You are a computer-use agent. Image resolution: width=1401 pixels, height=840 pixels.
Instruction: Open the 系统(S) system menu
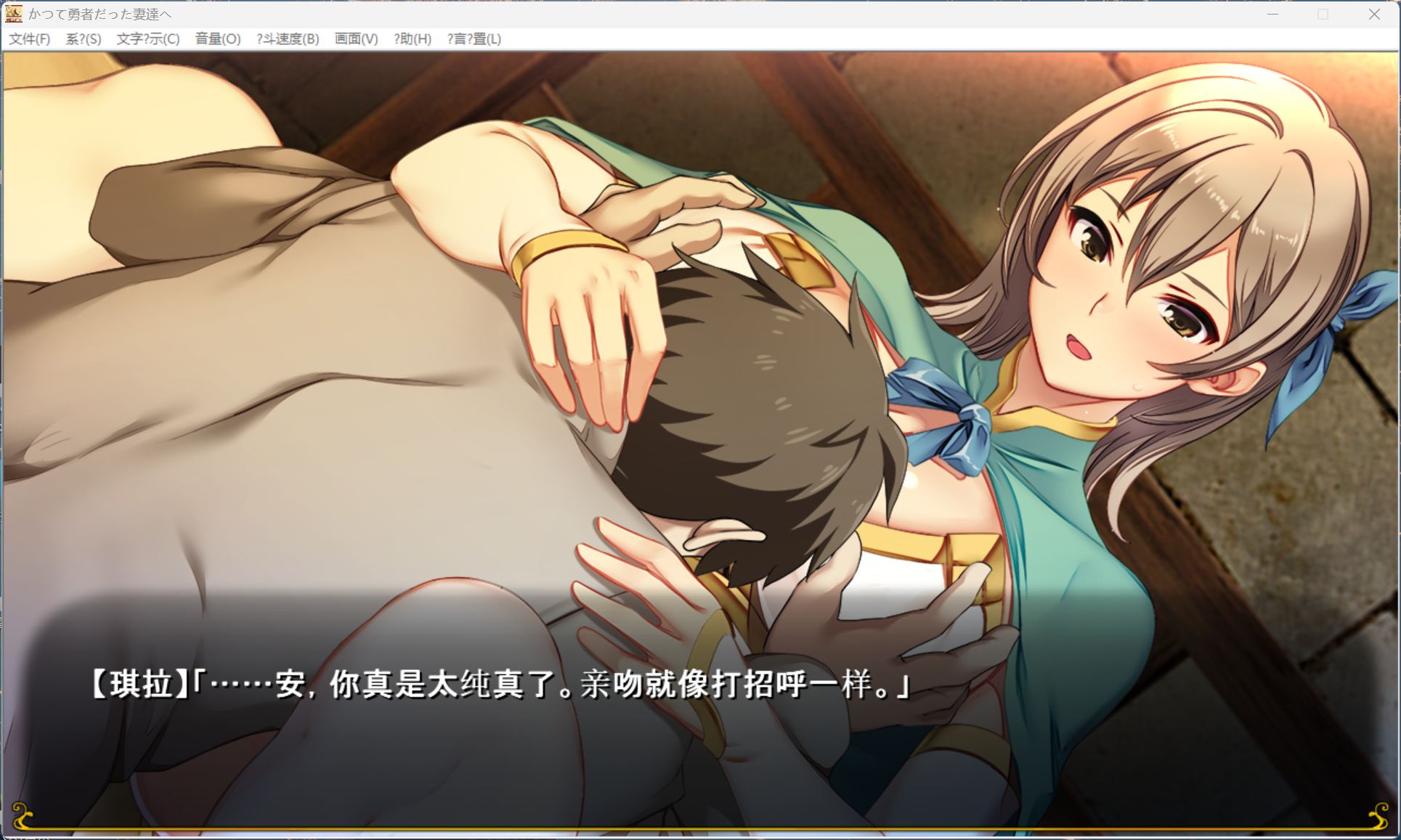click(x=82, y=38)
